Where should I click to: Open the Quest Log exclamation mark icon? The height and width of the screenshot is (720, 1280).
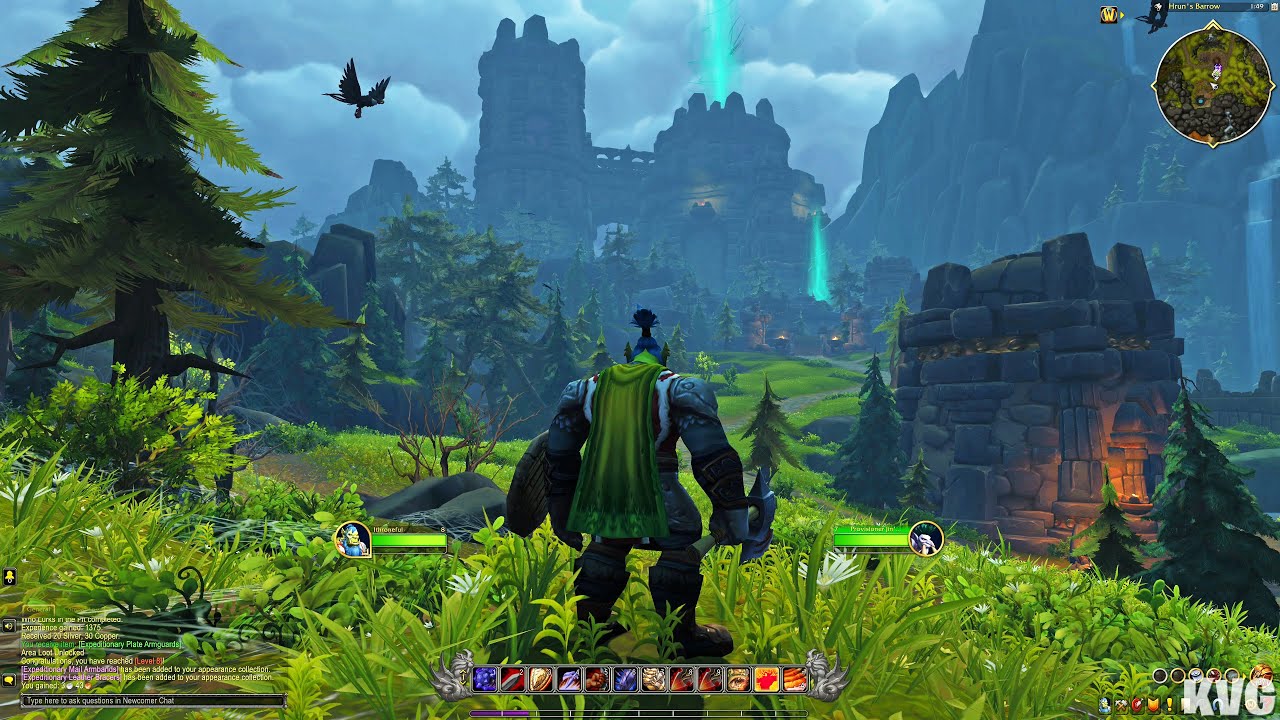click(1170, 705)
